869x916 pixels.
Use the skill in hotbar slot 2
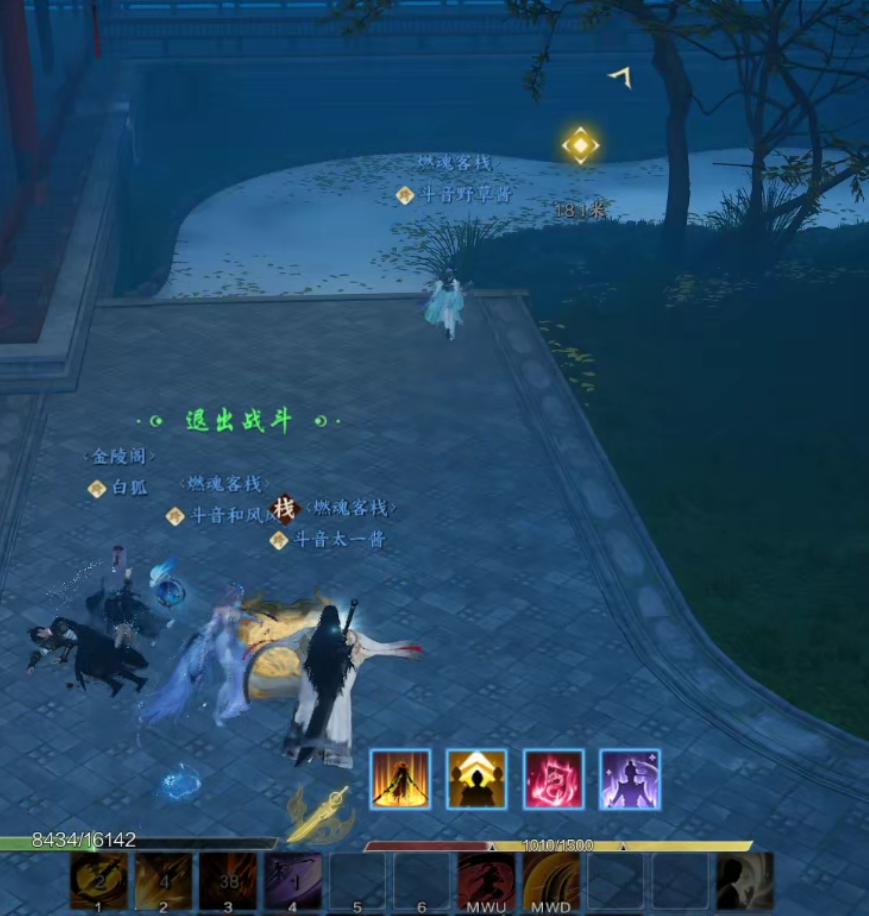[163, 879]
